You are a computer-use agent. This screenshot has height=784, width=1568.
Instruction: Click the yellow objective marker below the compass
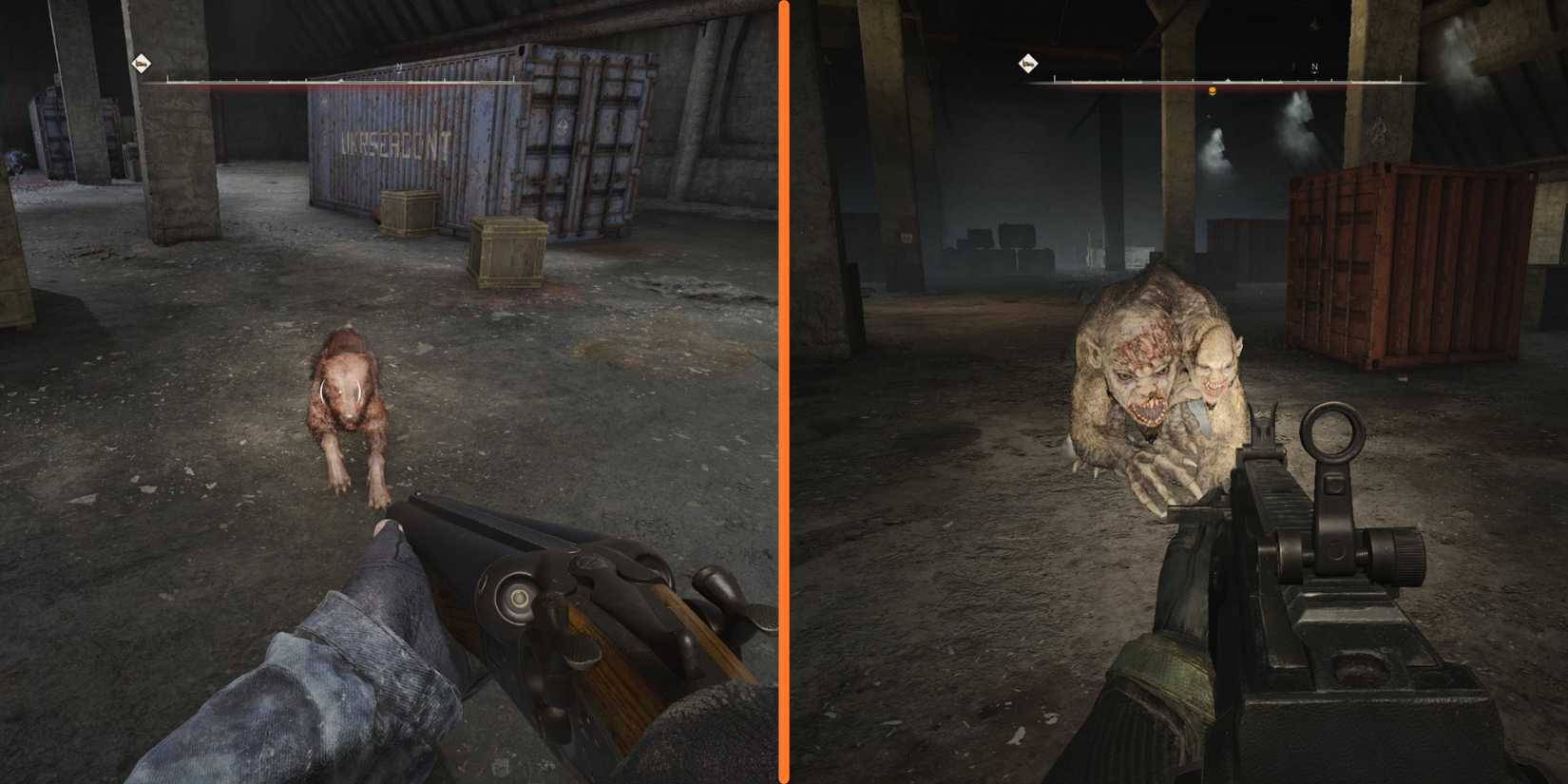point(1212,90)
